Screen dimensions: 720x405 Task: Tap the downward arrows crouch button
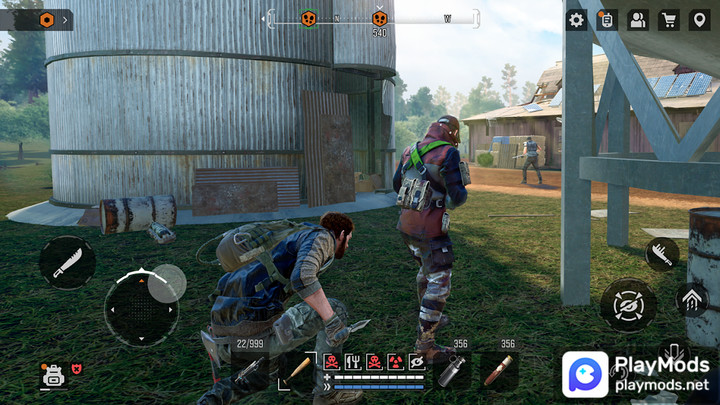675,350
